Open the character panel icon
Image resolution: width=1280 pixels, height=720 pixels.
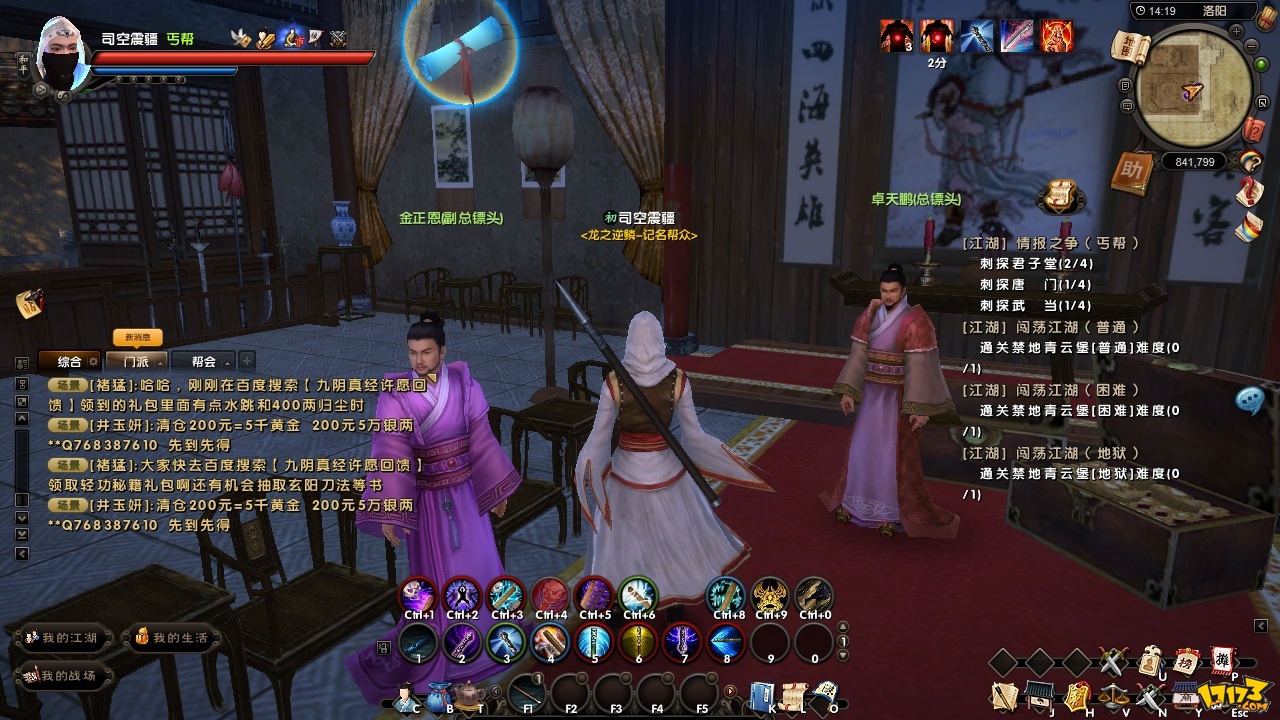407,695
